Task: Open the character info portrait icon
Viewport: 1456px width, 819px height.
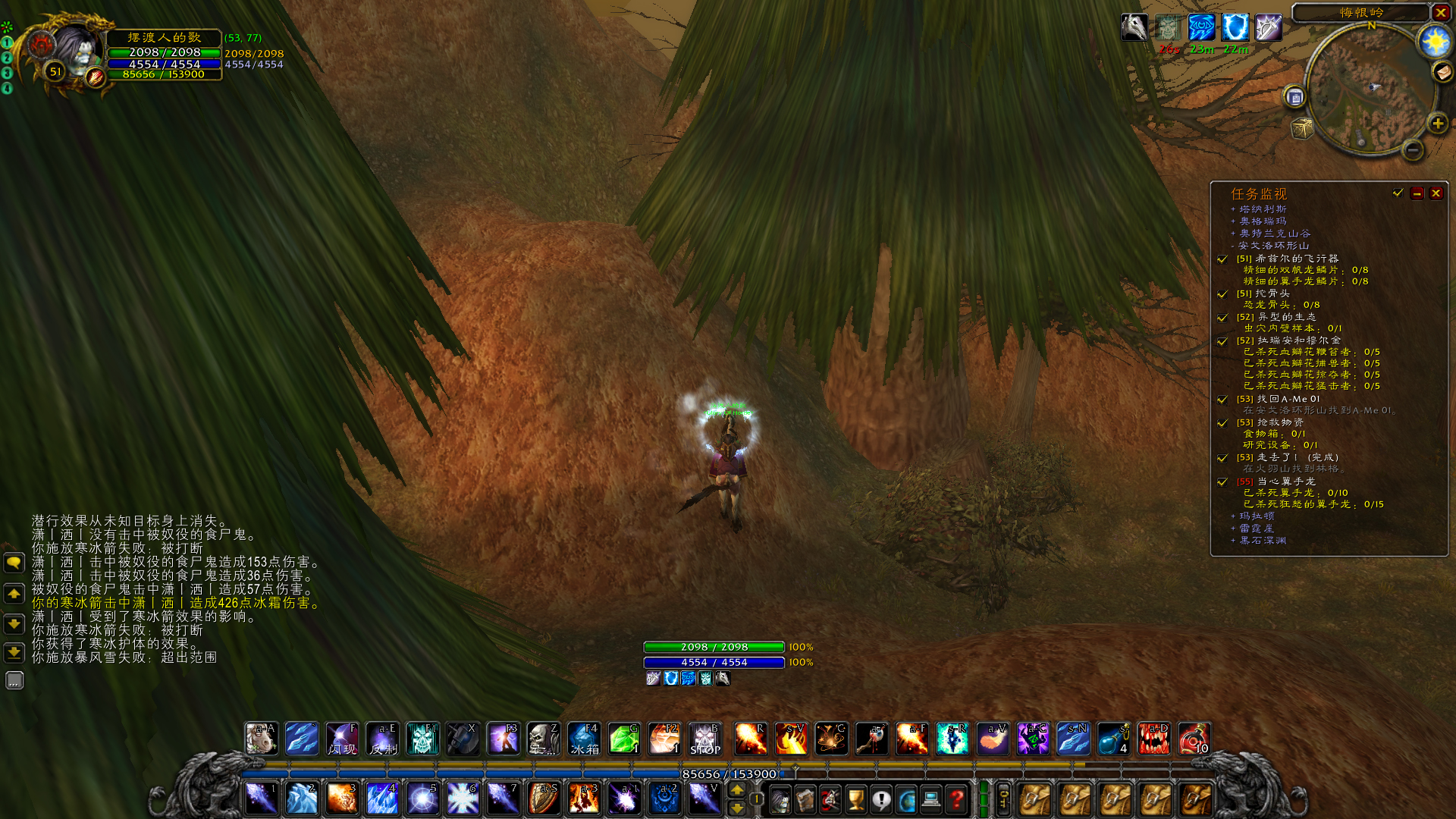Action: pyautogui.click(x=781, y=800)
